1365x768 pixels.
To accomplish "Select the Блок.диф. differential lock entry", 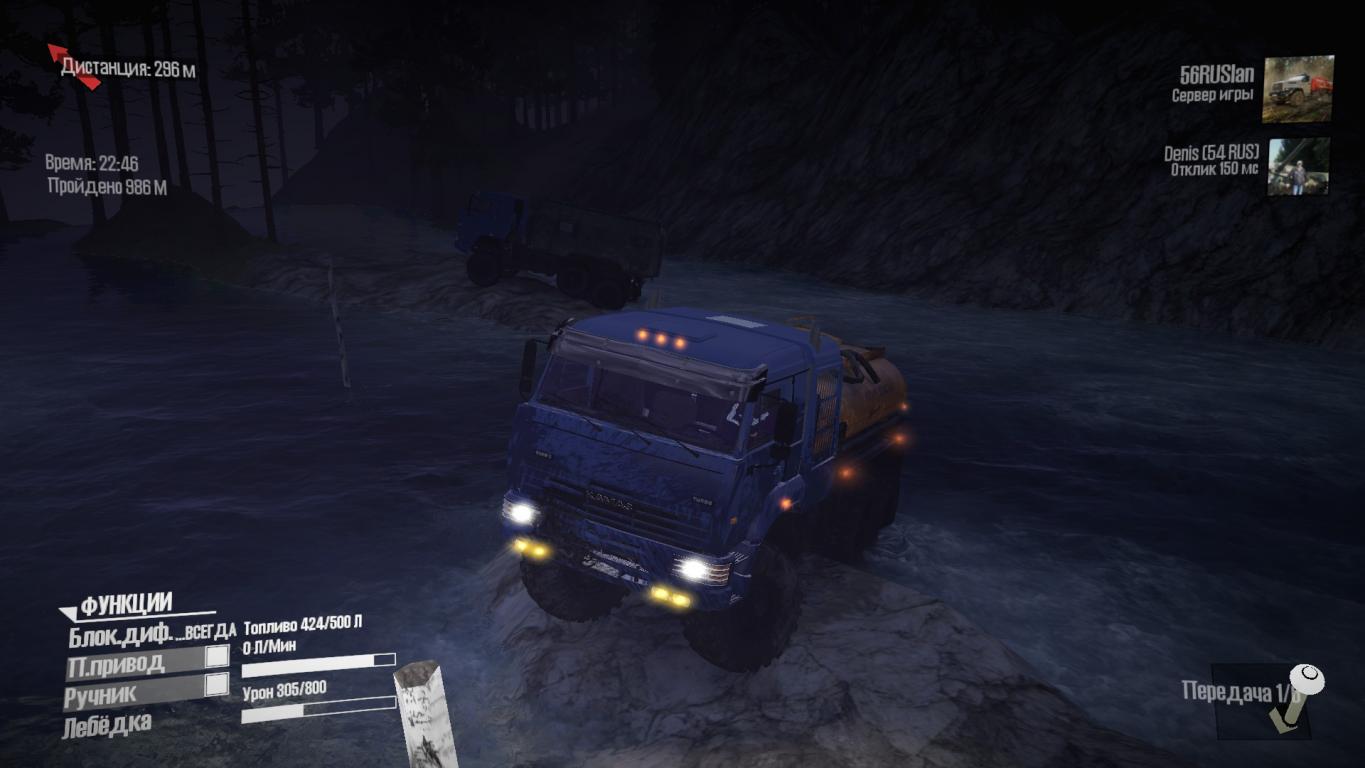I will pyautogui.click(x=122, y=633).
